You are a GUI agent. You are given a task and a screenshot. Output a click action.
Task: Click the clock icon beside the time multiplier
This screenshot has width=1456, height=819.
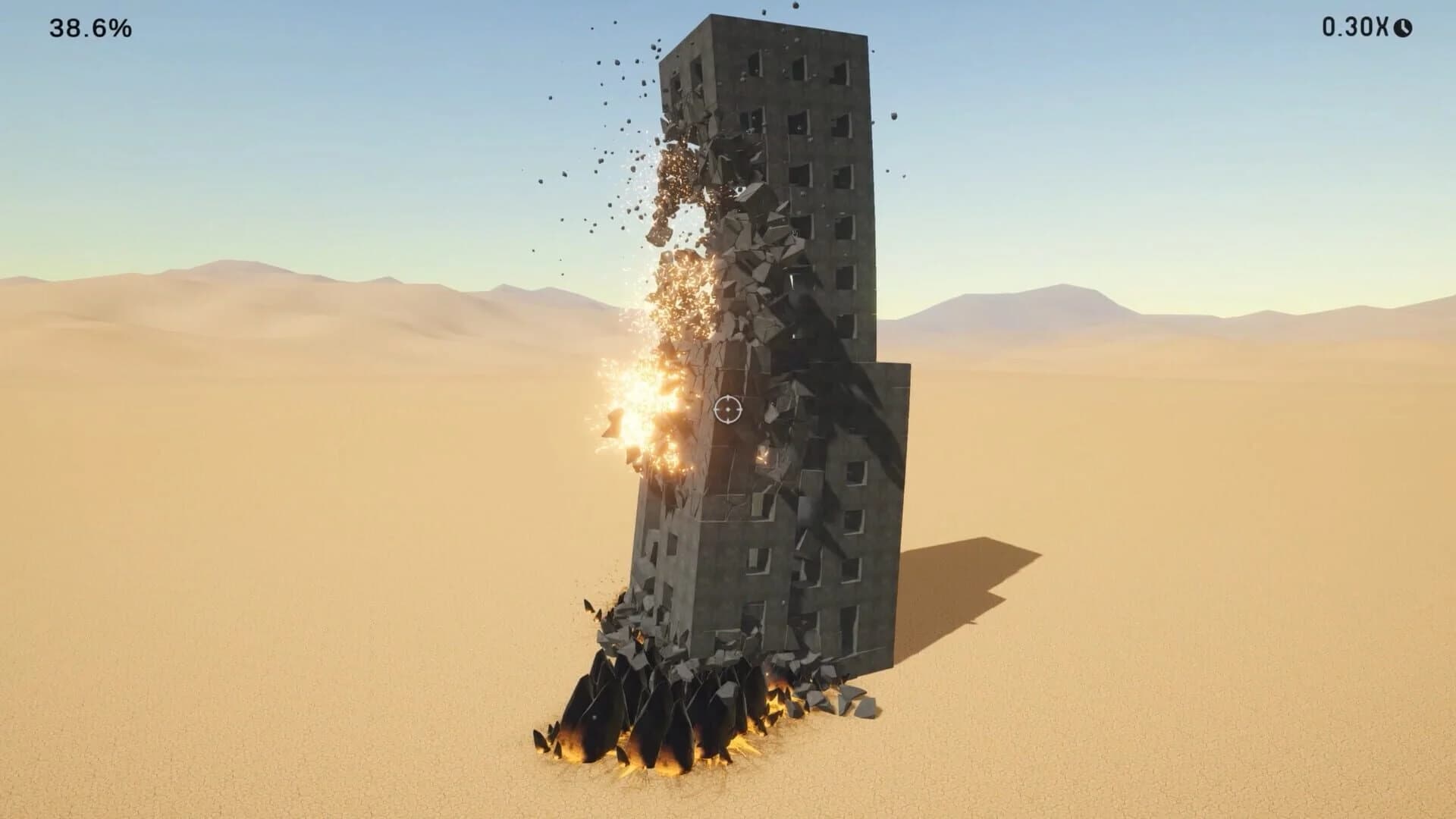click(1401, 27)
